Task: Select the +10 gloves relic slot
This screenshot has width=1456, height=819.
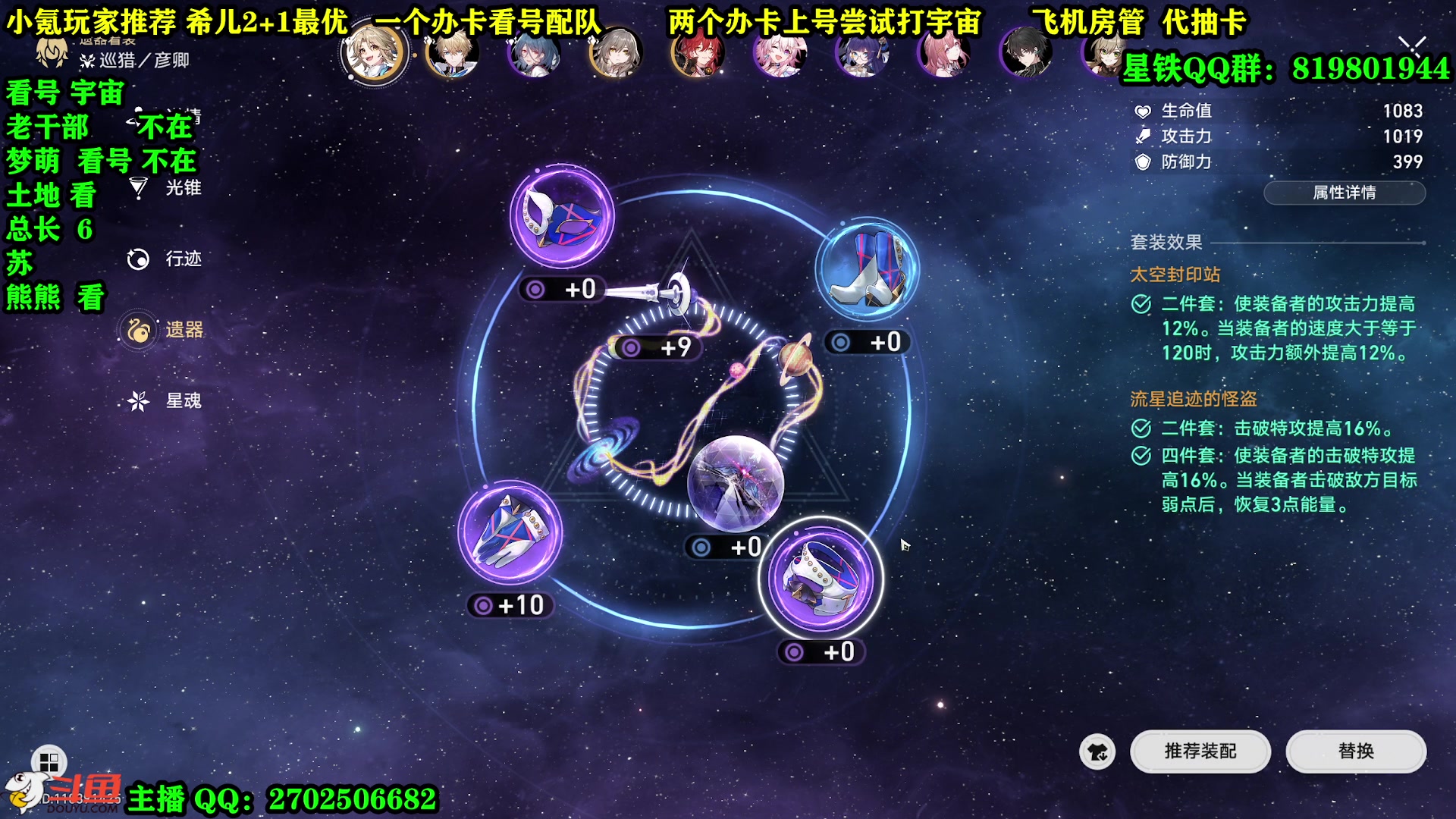Action: pos(510,533)
